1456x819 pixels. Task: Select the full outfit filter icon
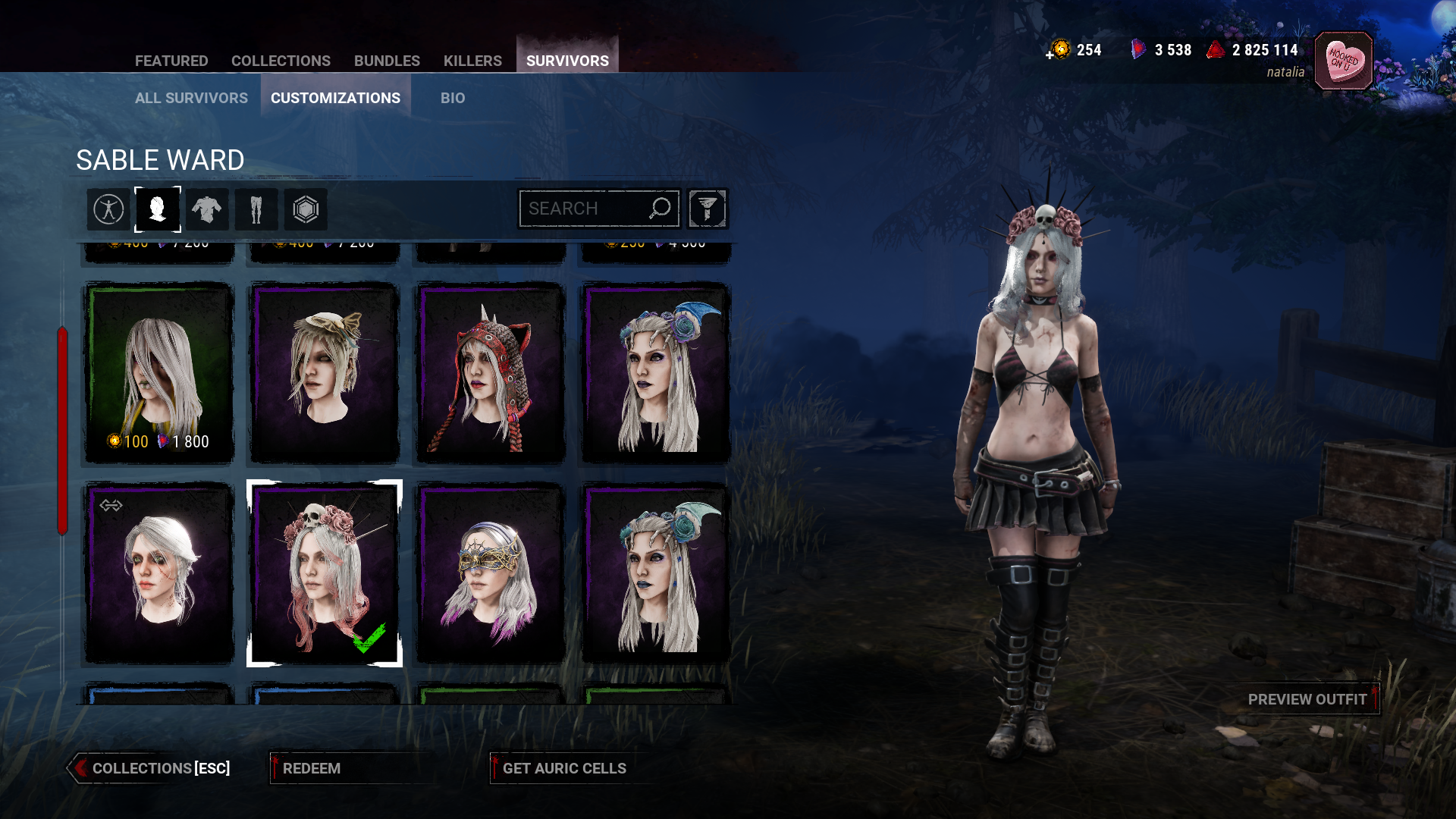pyautogui.click(x=108, y=209)
